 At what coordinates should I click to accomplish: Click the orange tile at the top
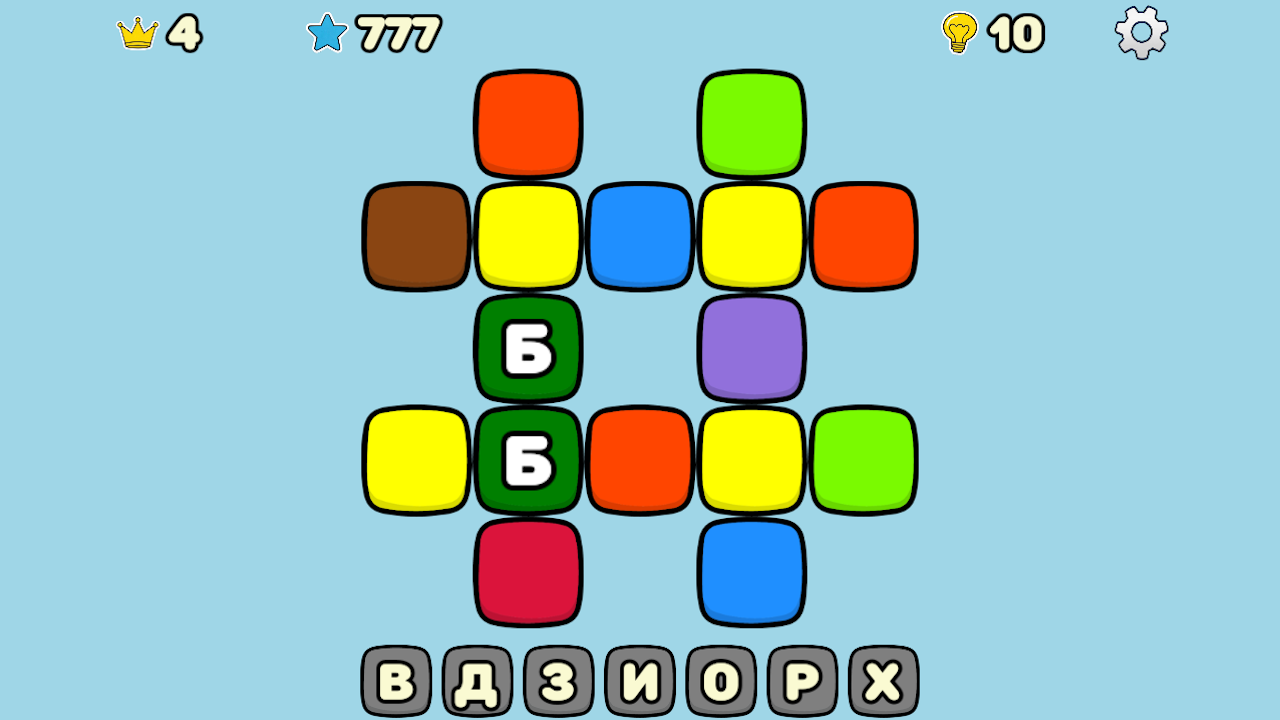pos(527,122)
